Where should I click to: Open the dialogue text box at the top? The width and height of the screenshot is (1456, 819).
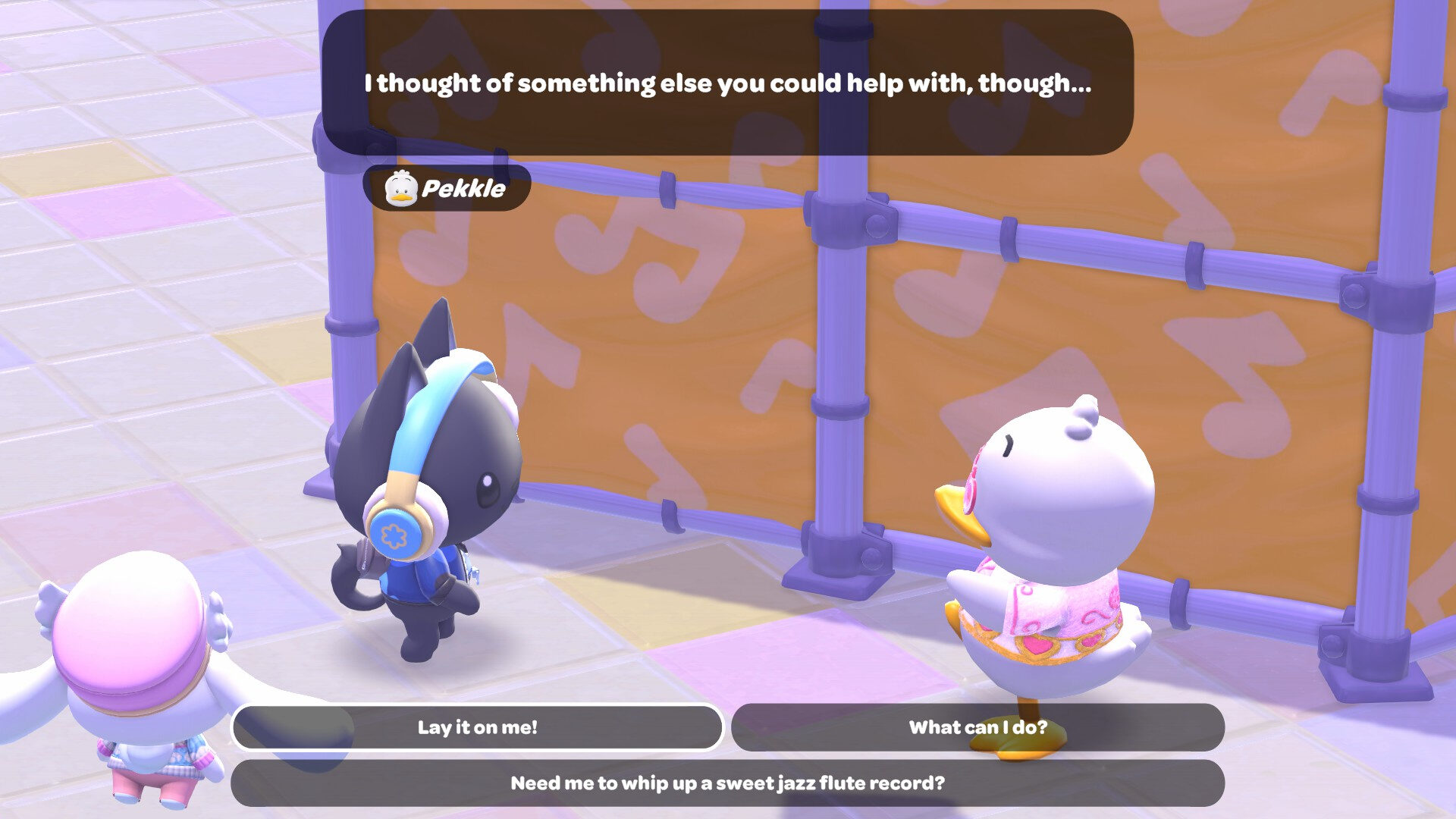pyautogui.click(x=728, y=83)
